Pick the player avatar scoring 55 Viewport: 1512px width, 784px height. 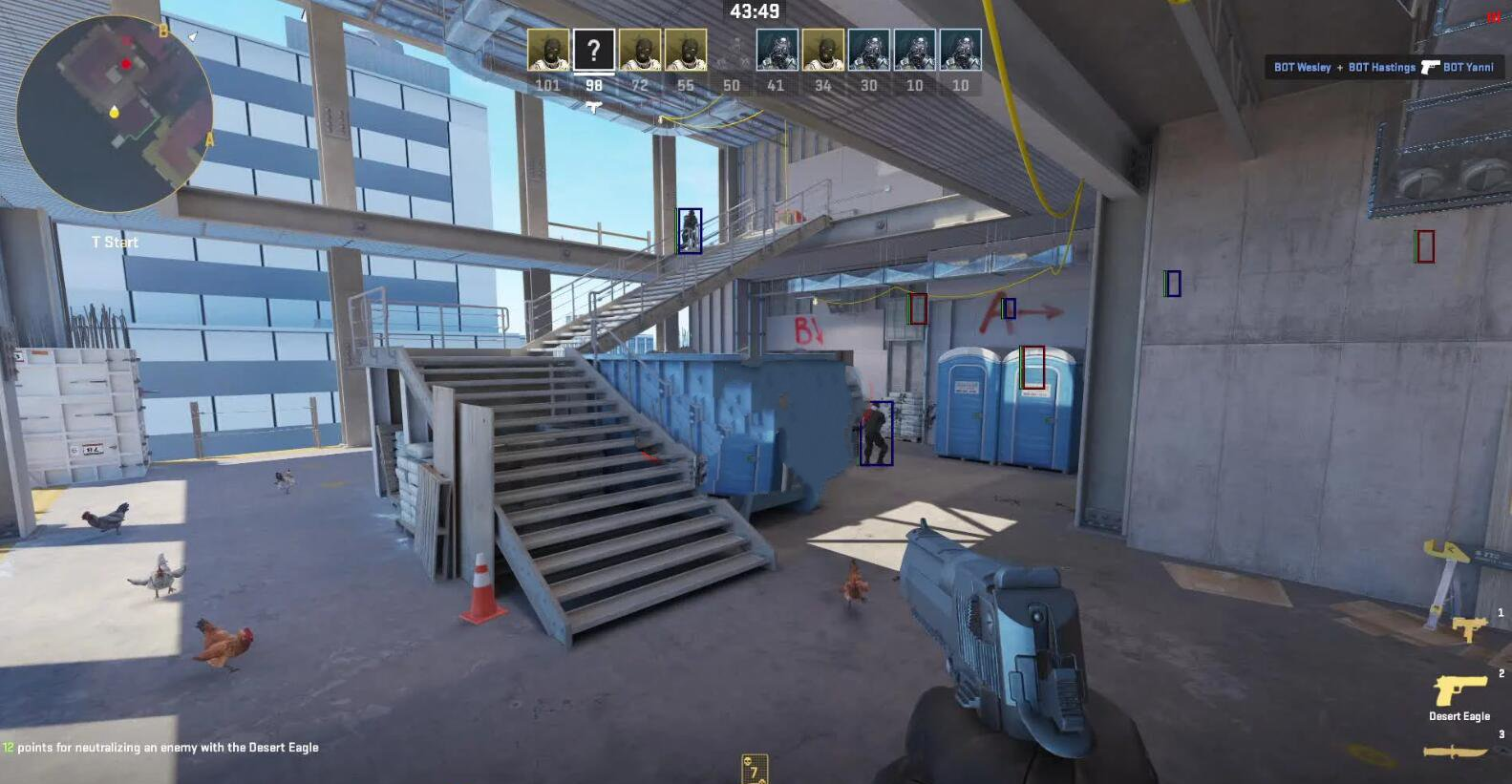[685, 50]
